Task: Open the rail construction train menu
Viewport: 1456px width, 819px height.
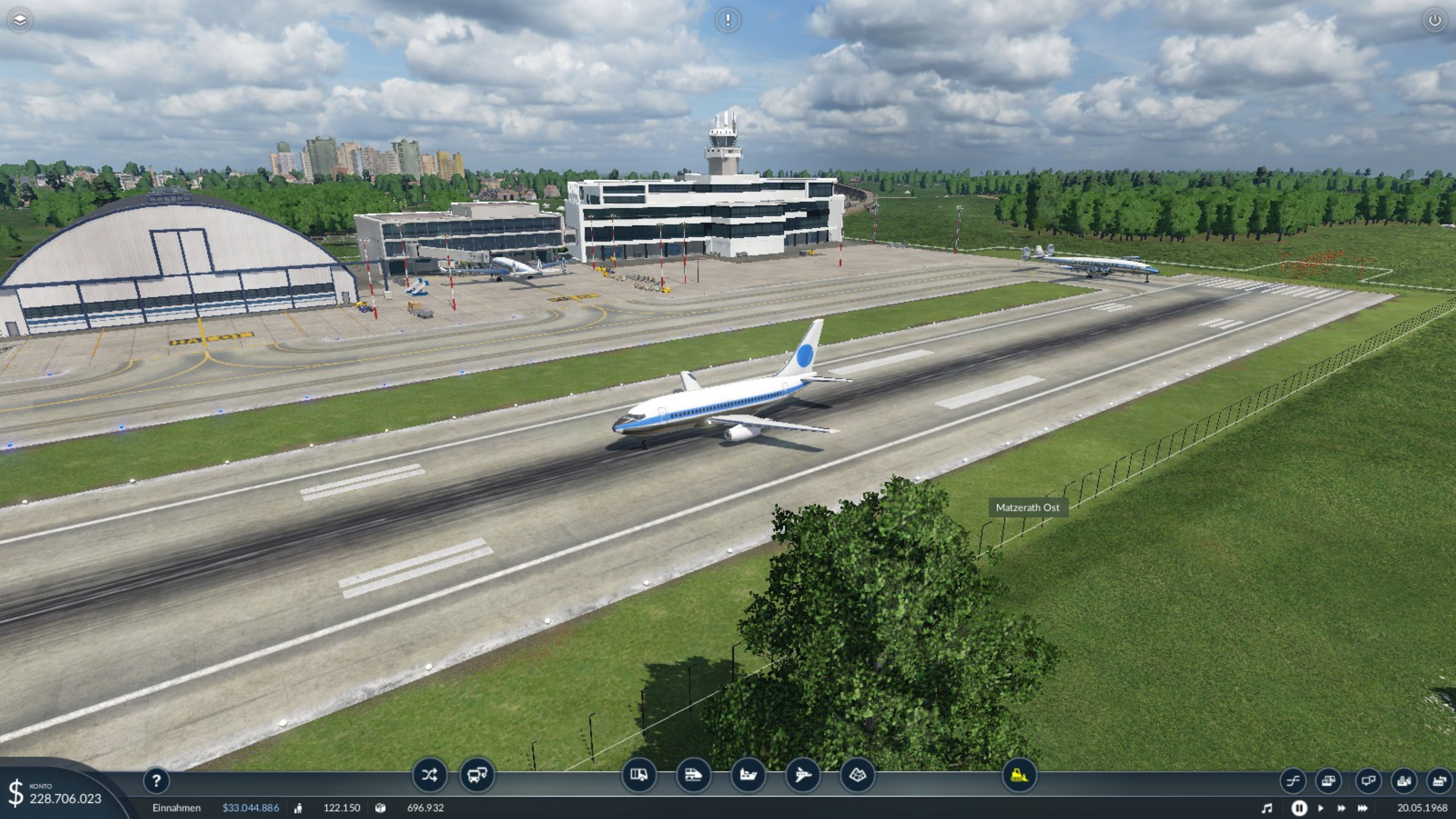Action: [693, 775]
